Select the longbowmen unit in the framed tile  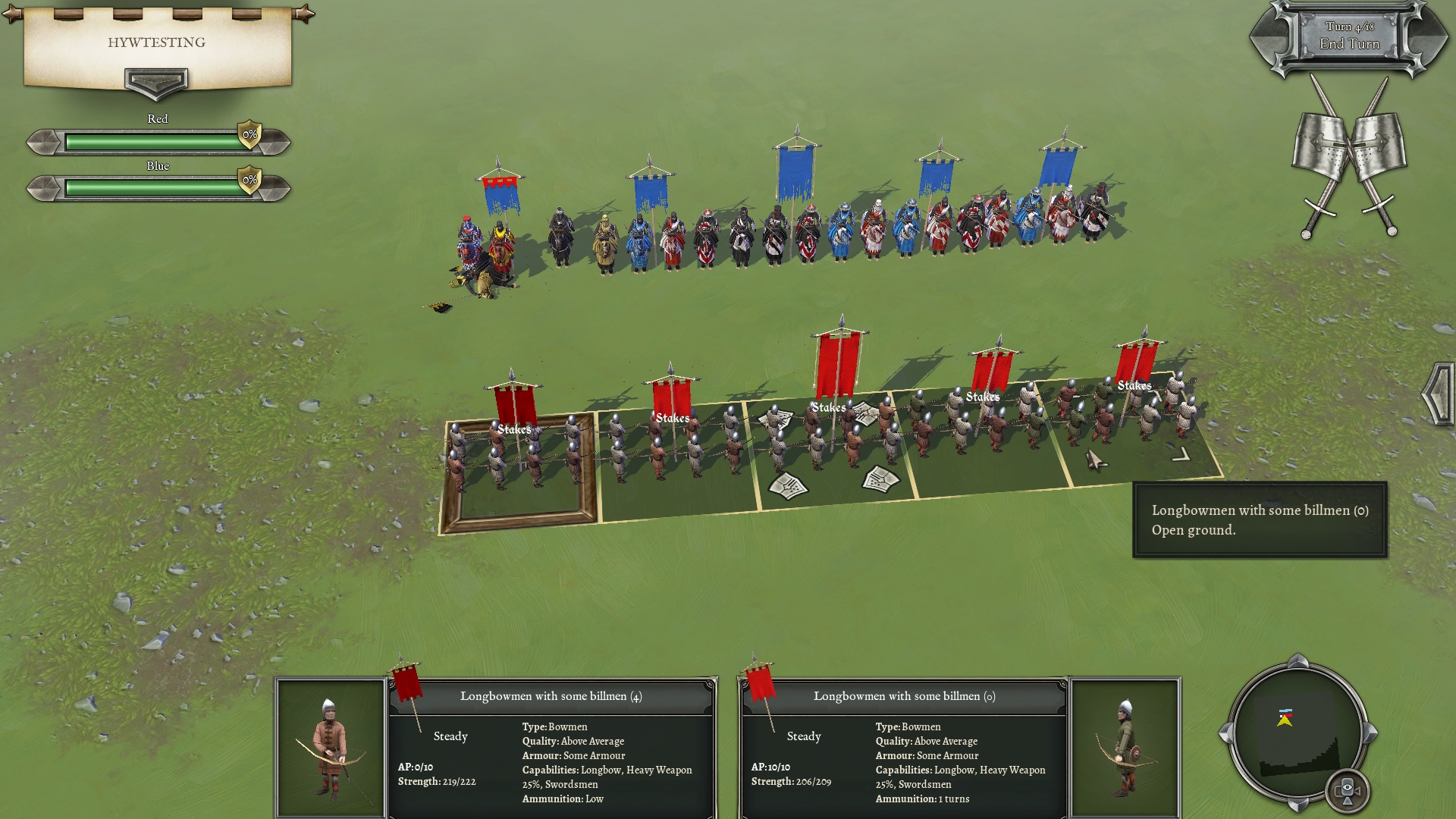pos(516,463)
